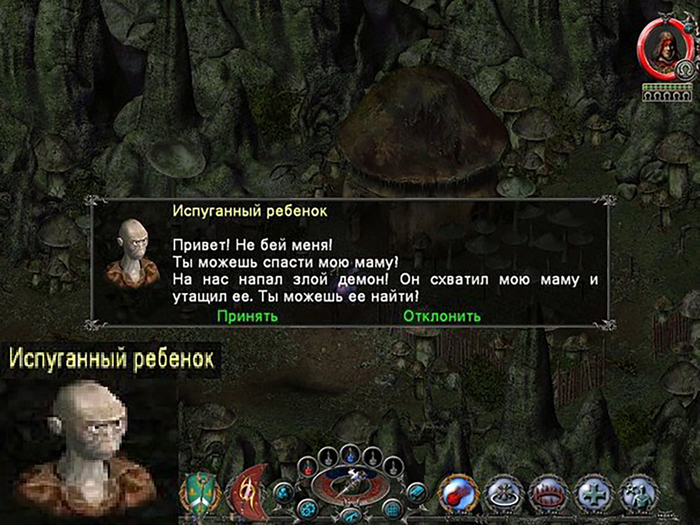Accept the quest by clicking Принять
This screenshot has height=525, width=700.
247,316
